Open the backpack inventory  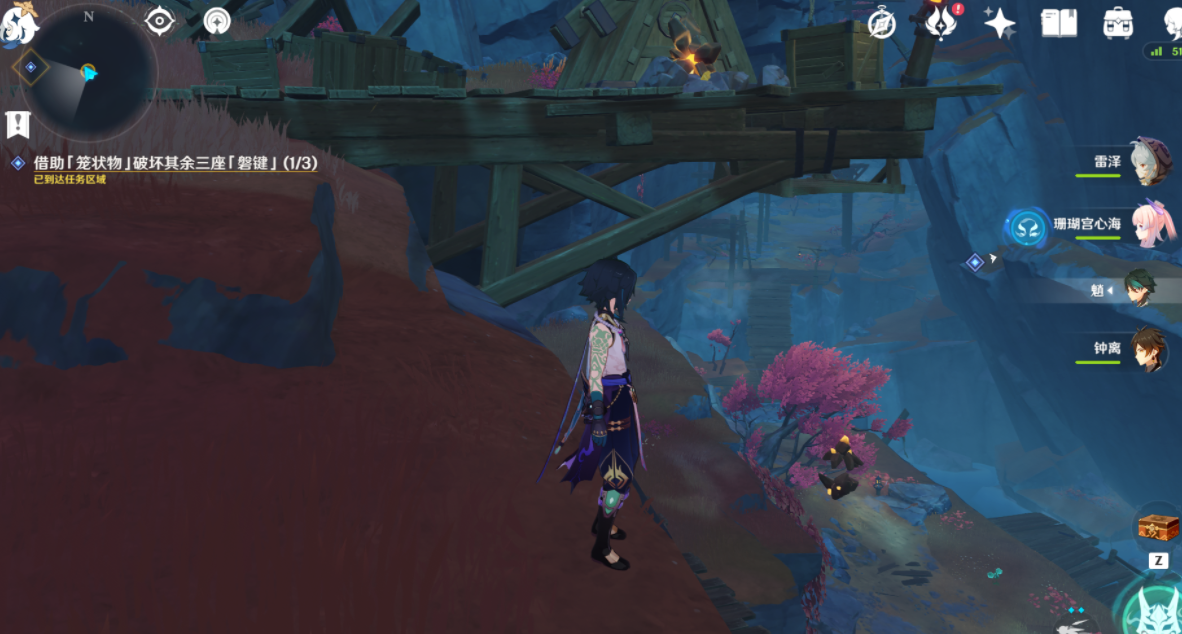coord(1117,23)
